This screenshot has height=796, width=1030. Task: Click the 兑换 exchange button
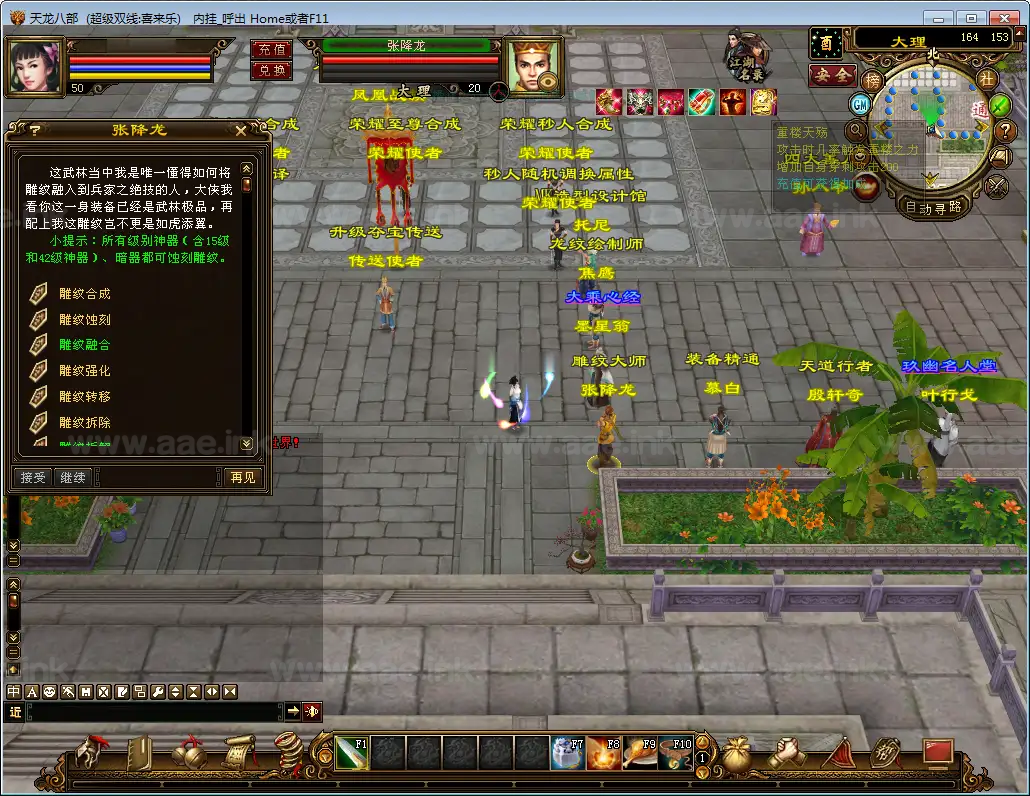pyautogui.click(x=271, y=70)
